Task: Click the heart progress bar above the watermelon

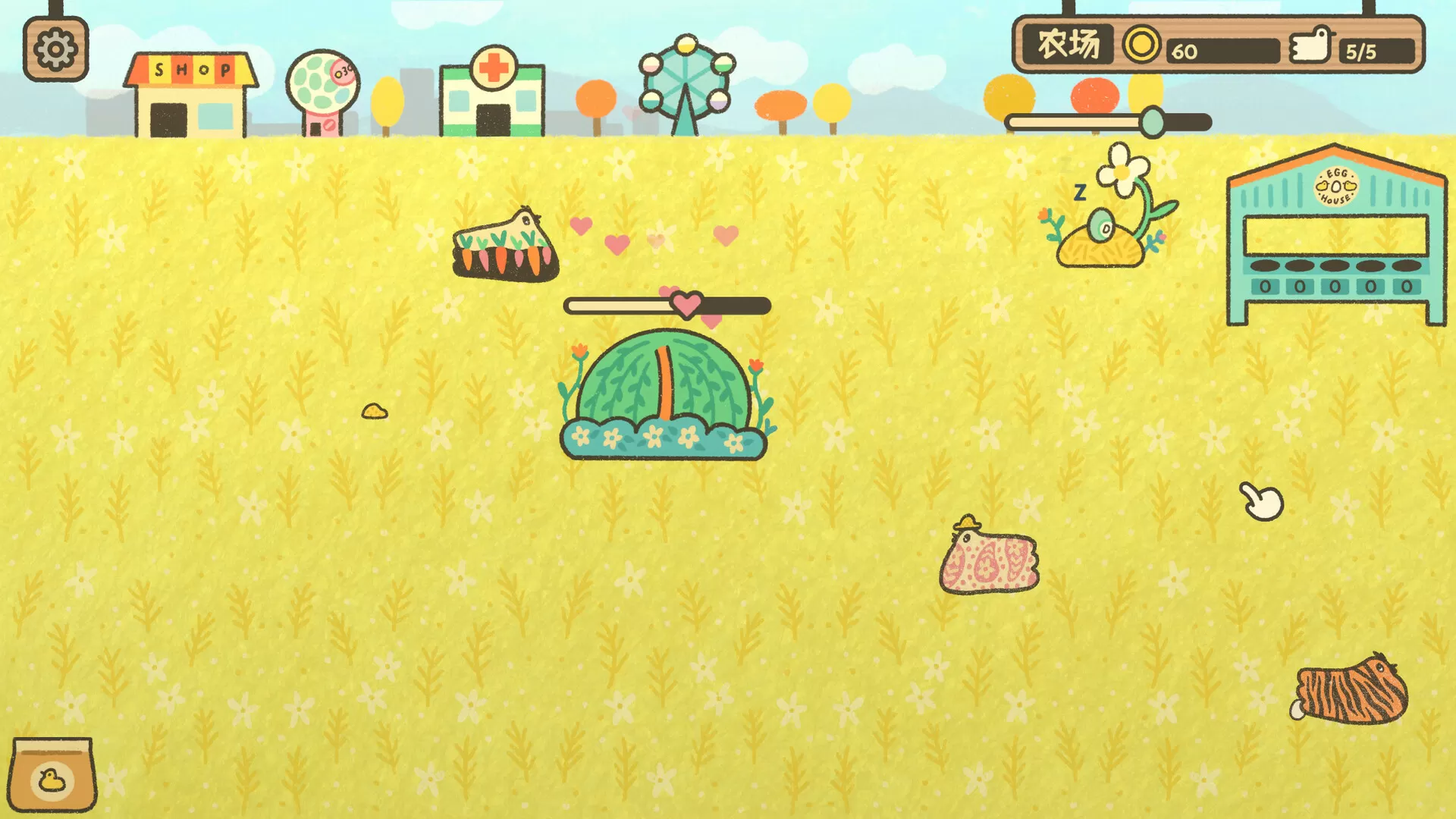Action: (667, 305)
